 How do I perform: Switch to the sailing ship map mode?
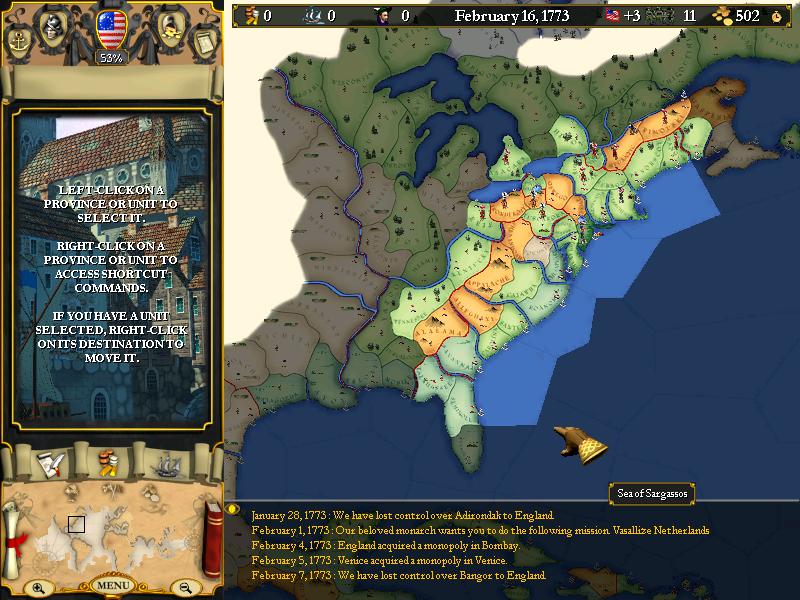click(168, 463)
